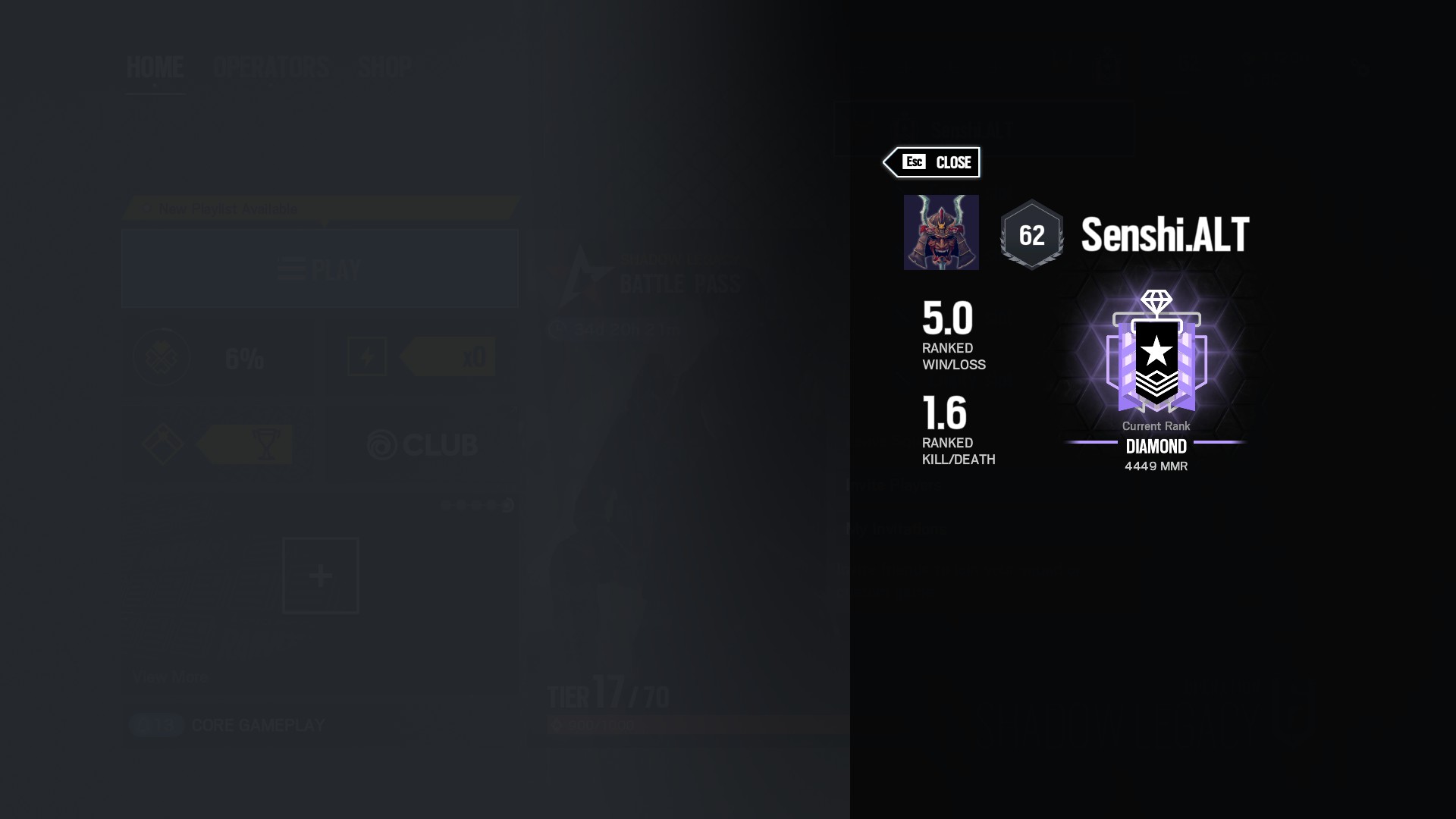This screenshot has width=1456, height=819.
Task: Switch to the OPERATORS tab
Action: [x=270, y=67]
